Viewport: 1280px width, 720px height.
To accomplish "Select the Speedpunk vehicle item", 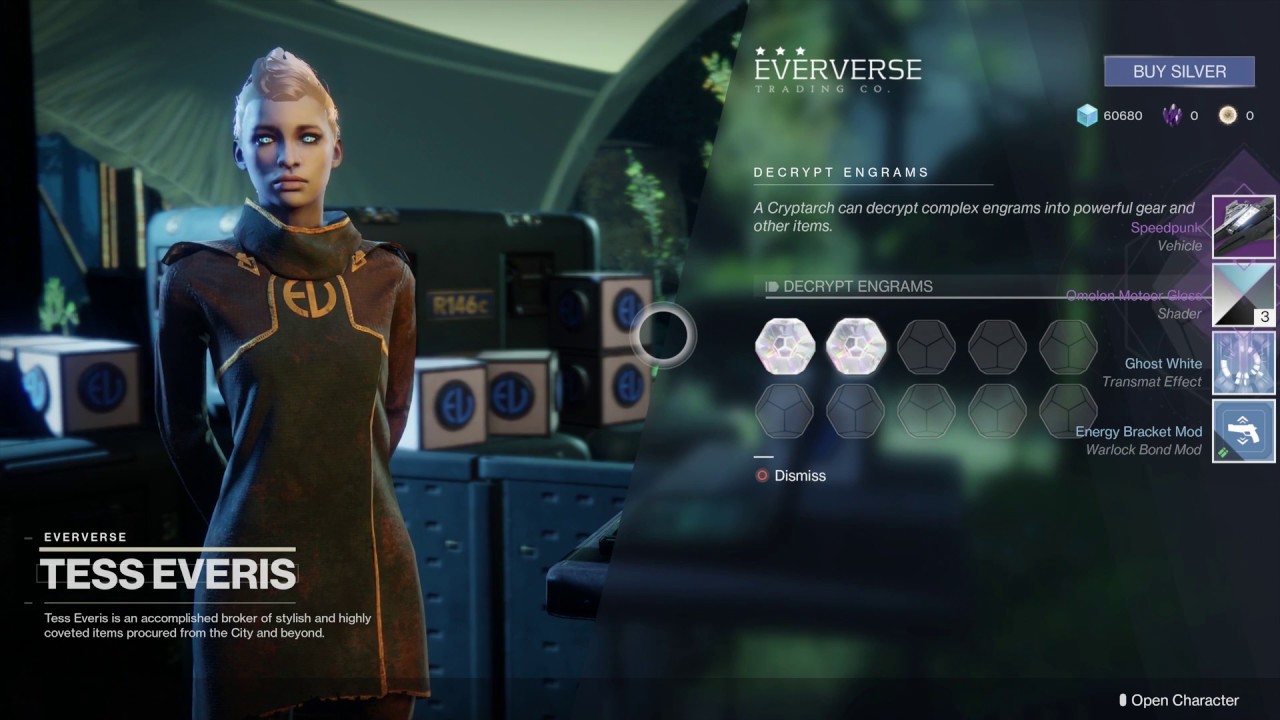I will (1243, 227).
